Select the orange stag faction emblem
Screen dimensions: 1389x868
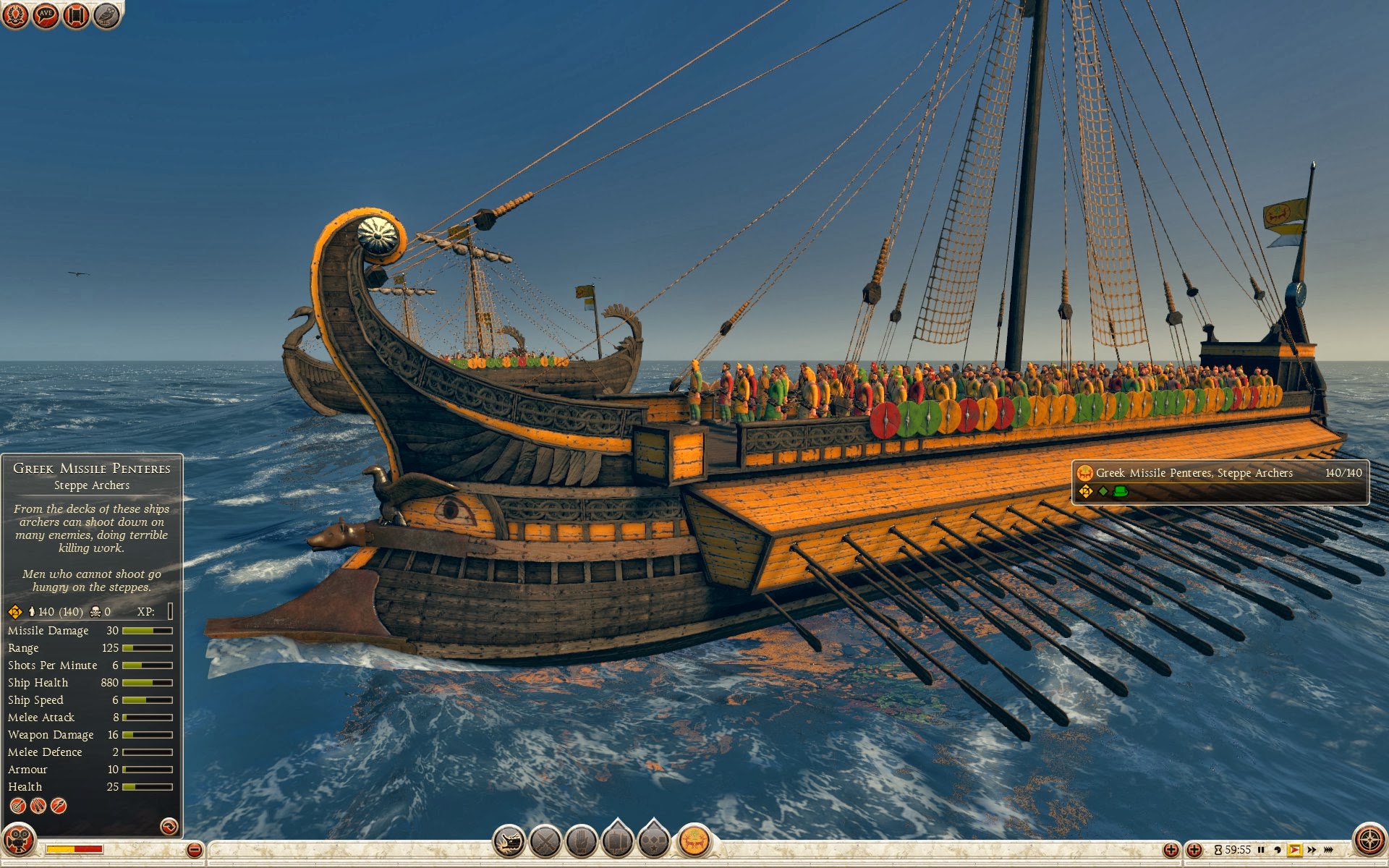coord(694,842)
